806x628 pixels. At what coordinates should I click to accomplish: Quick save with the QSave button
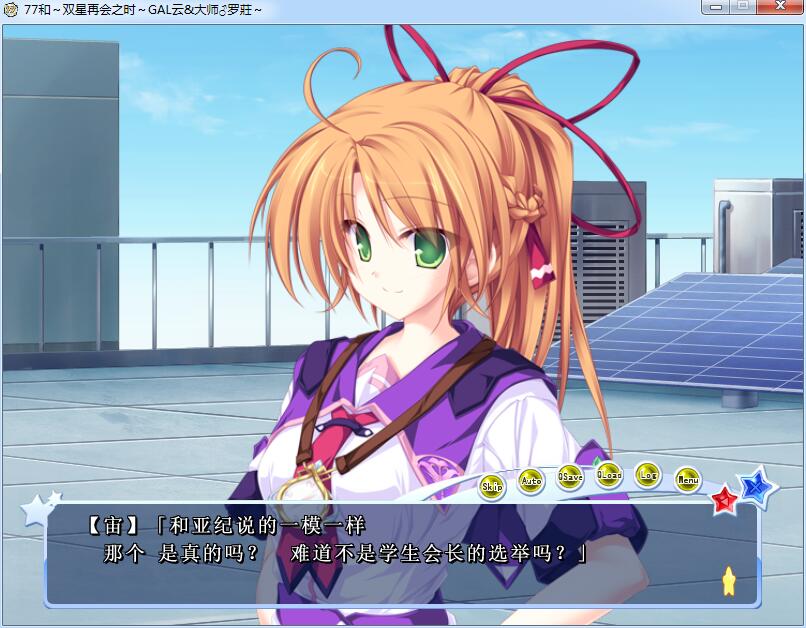(570, 476)
